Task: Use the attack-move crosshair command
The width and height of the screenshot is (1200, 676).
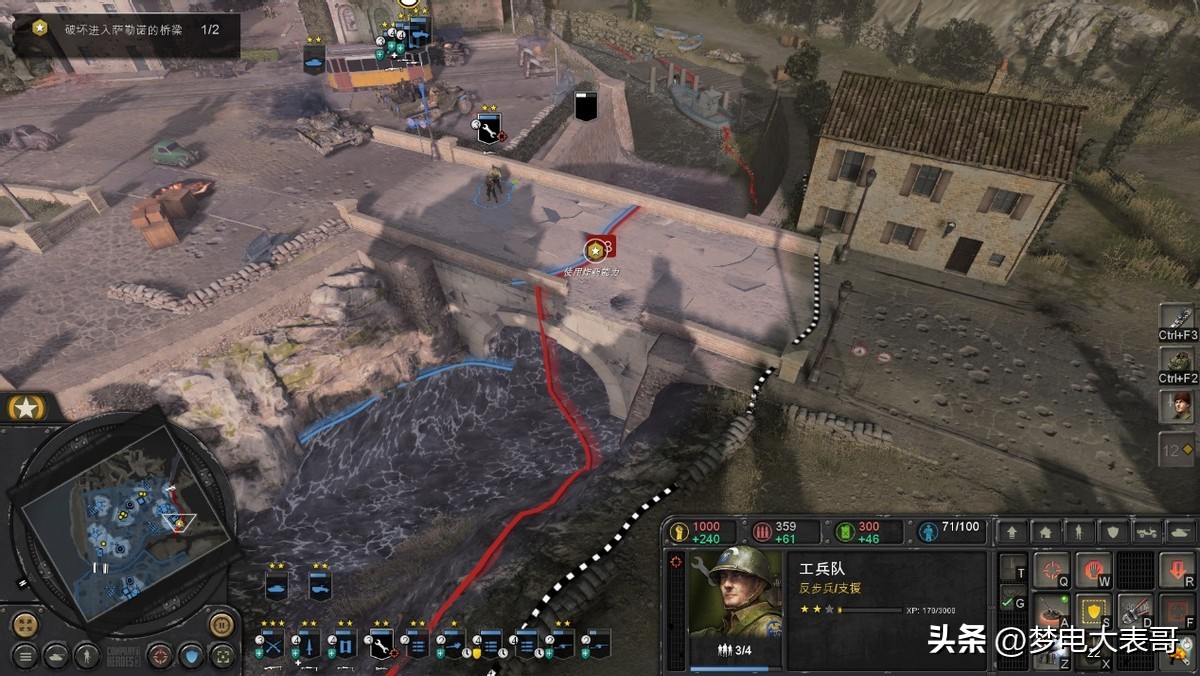Action: click(1051, 571)
